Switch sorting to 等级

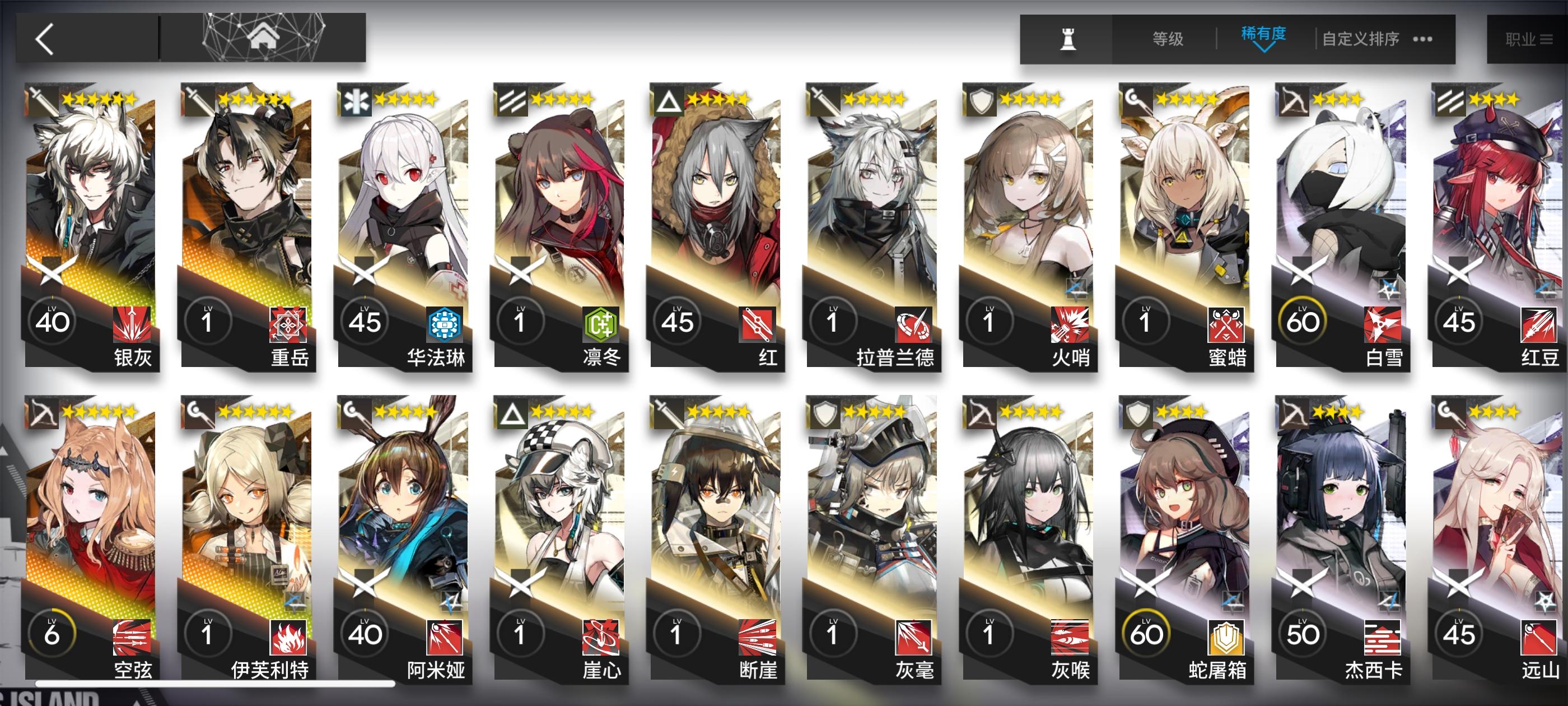click(1169, 38)
